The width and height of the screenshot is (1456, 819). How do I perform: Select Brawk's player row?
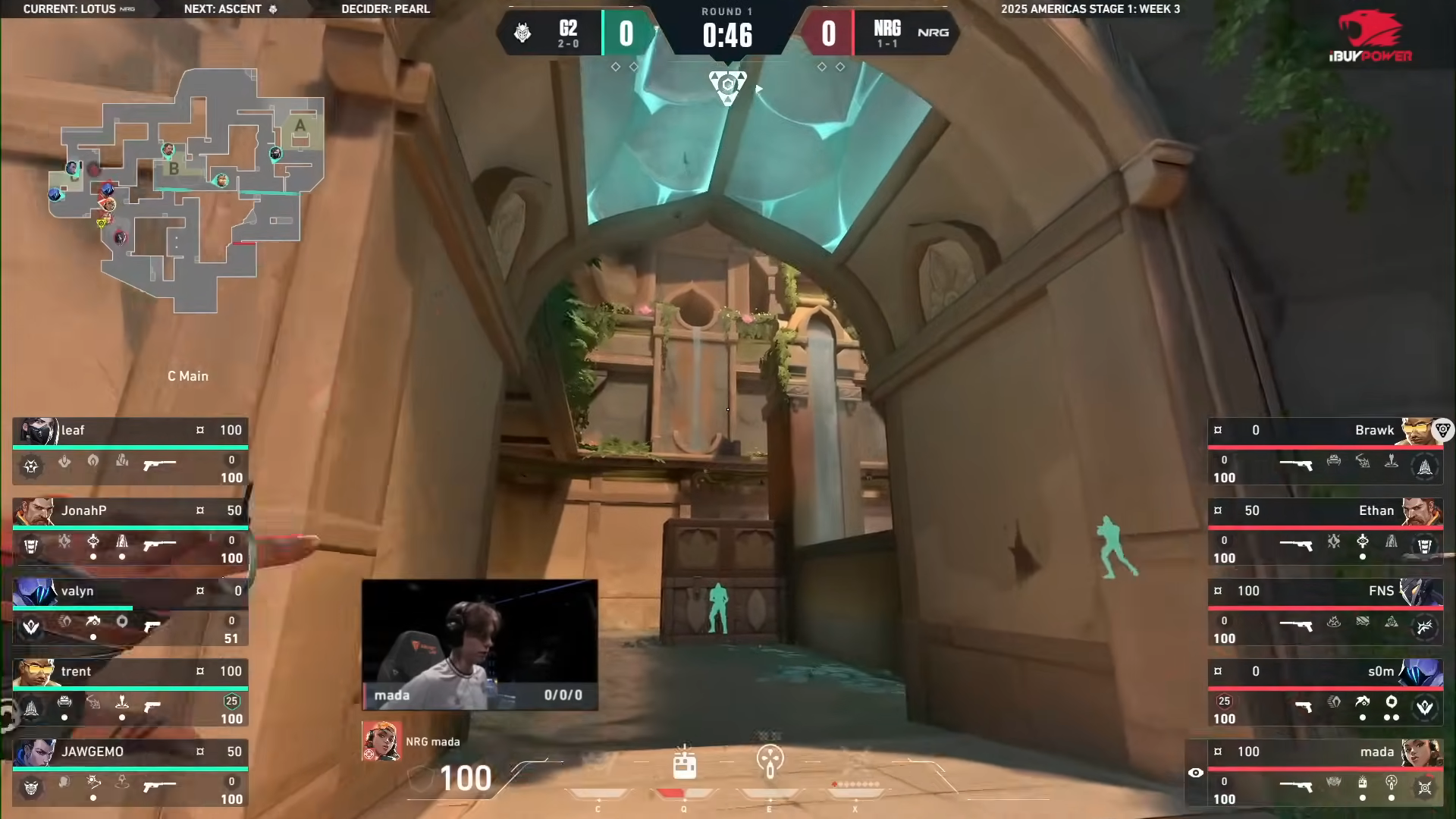[1324, 451]
